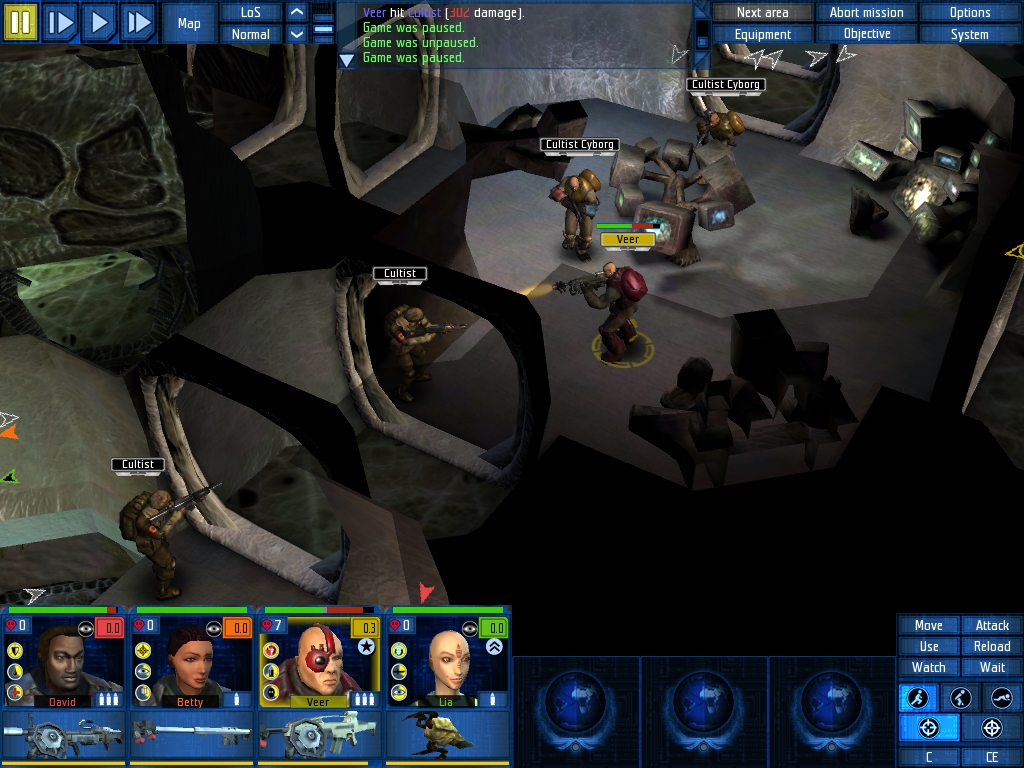The image size is (1024, 768).
Task: Activate the Use command
Action: pyautogui.click(x=928, y=646)
